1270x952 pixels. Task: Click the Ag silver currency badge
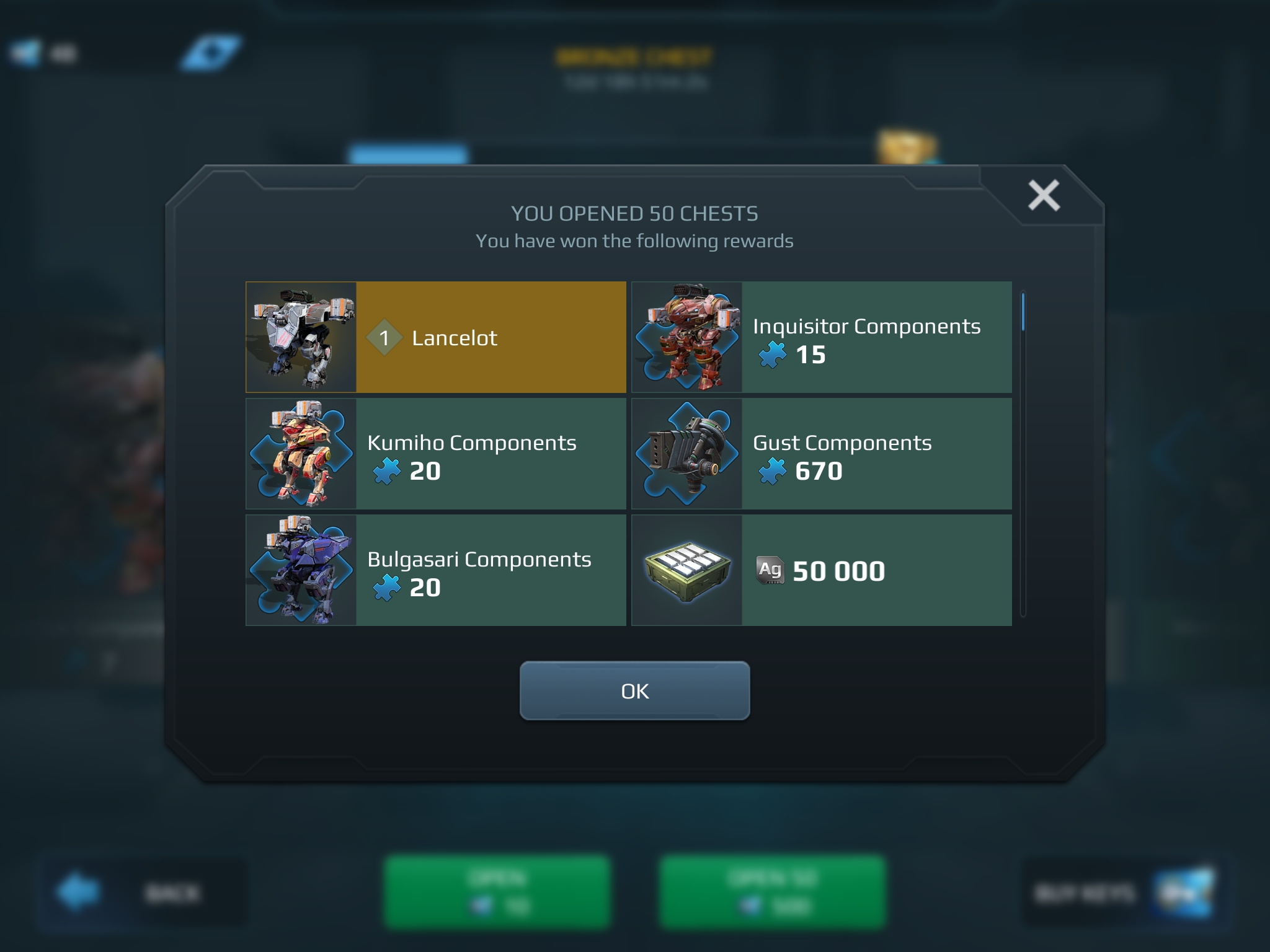[x=771, y=571]
